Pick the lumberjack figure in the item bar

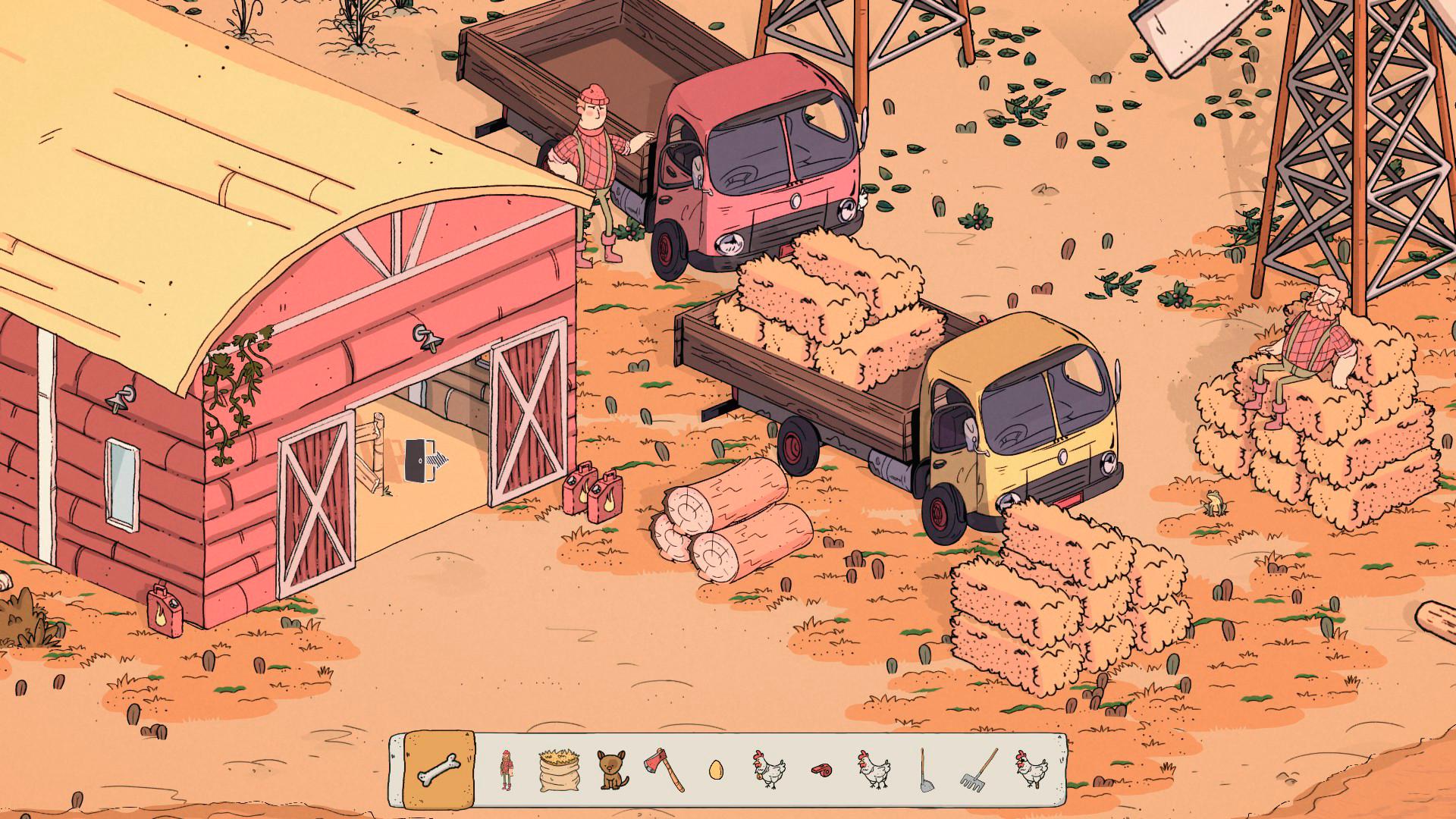(506, 770)
